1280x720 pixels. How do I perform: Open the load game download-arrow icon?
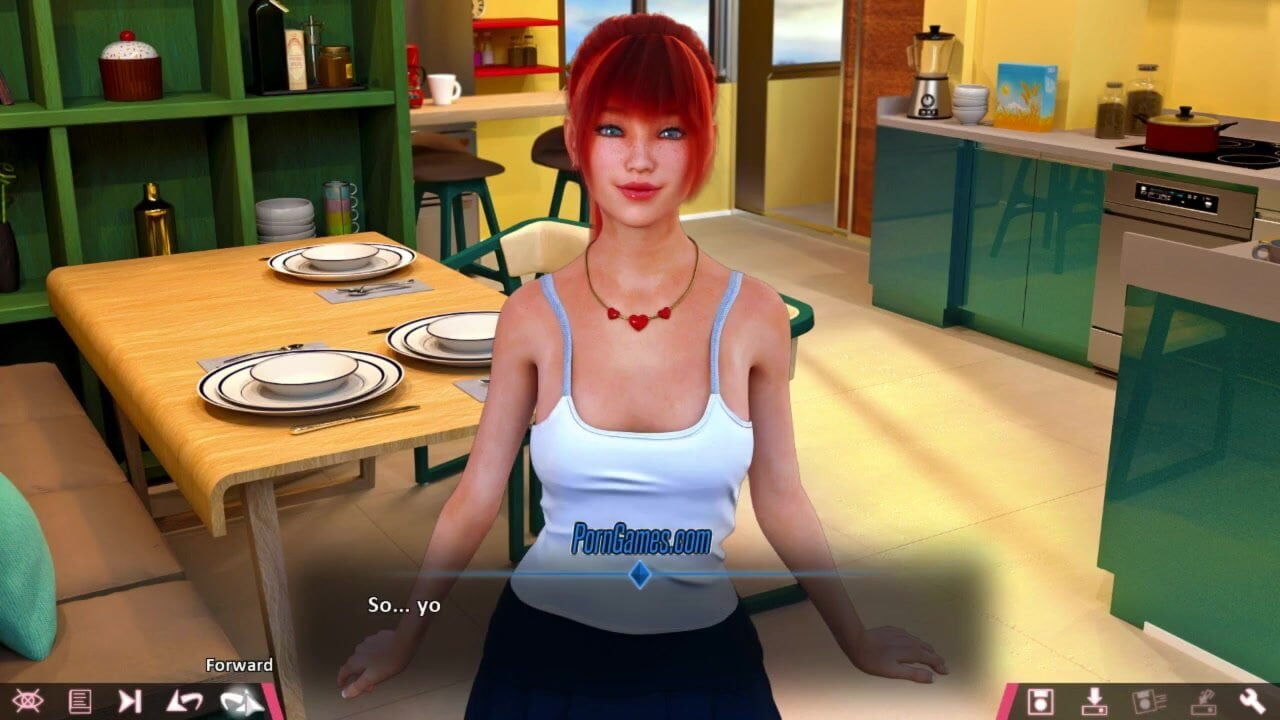coord(1094,701)
